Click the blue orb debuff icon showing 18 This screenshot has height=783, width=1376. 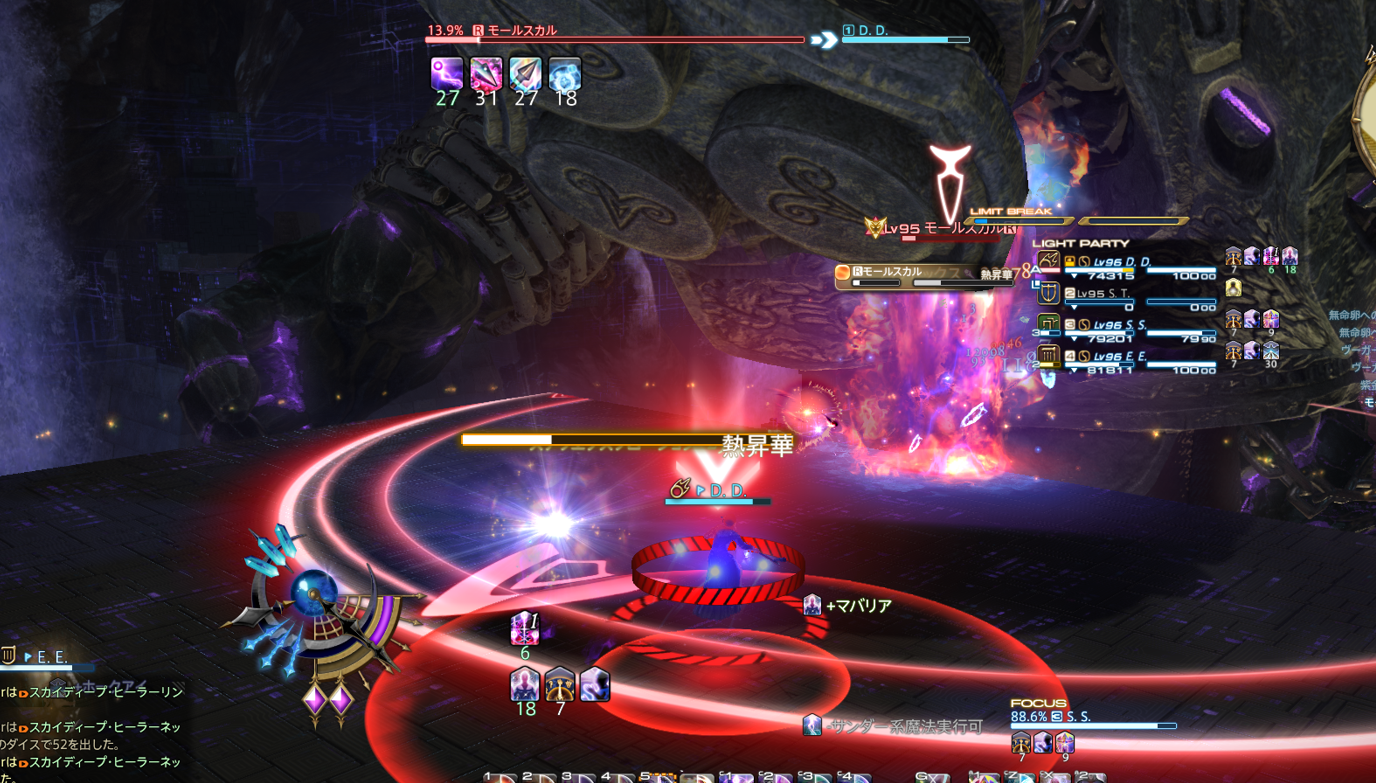(565, 74)
